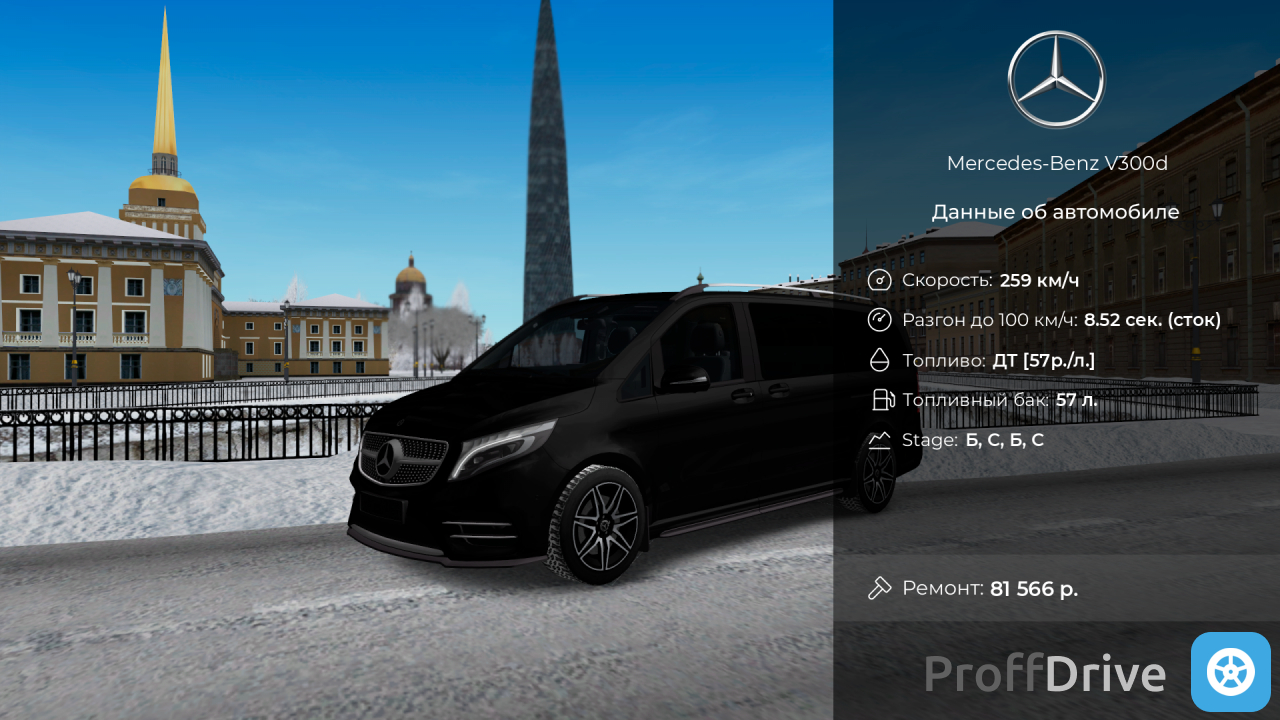Image resolution: width=1280 pixels, height=720 pixels.
Task: Click the blue steering wheel button
Action: coord(1230,672)
